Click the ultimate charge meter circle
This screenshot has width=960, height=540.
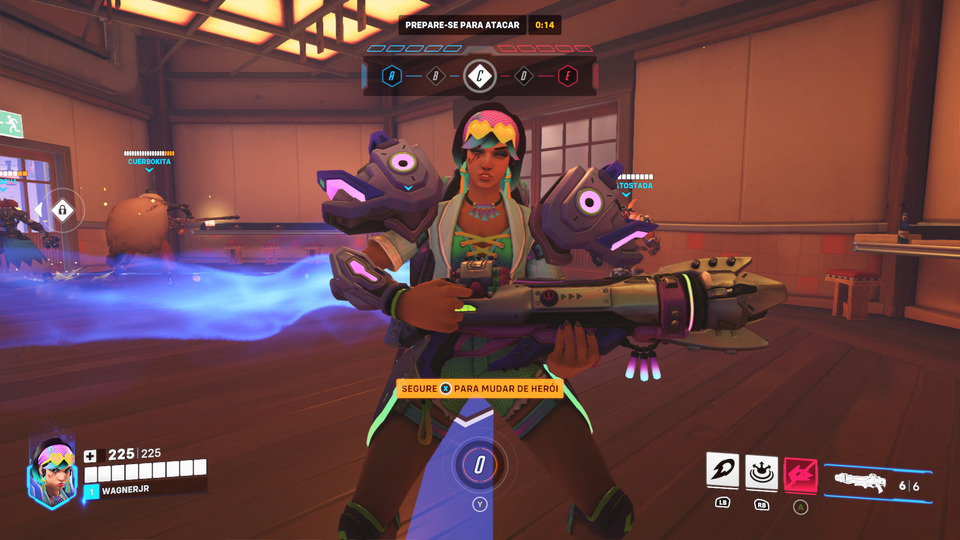480,465
